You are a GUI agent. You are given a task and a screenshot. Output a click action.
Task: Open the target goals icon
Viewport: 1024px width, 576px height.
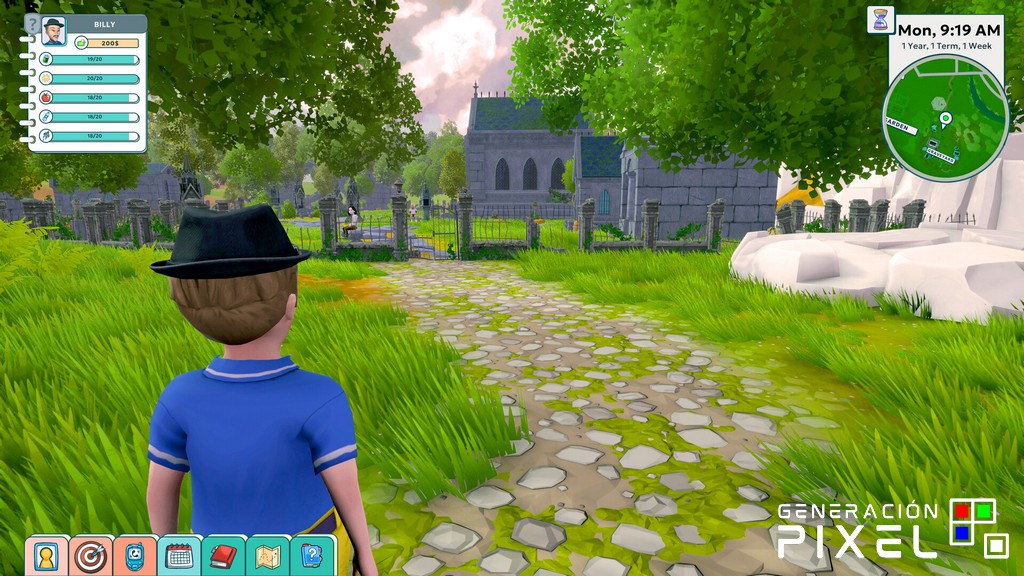pos(91,556)
